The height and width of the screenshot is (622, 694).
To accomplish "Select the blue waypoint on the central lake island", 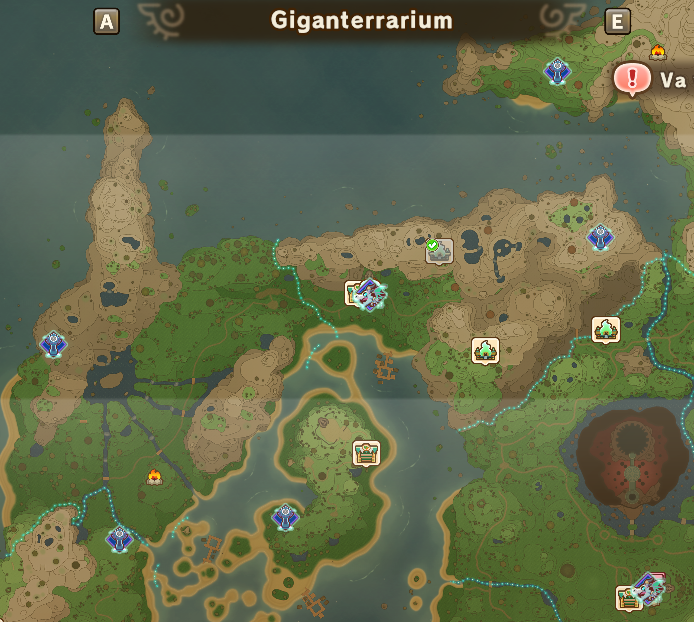I will pyautogui.click(x=285, y=517).
